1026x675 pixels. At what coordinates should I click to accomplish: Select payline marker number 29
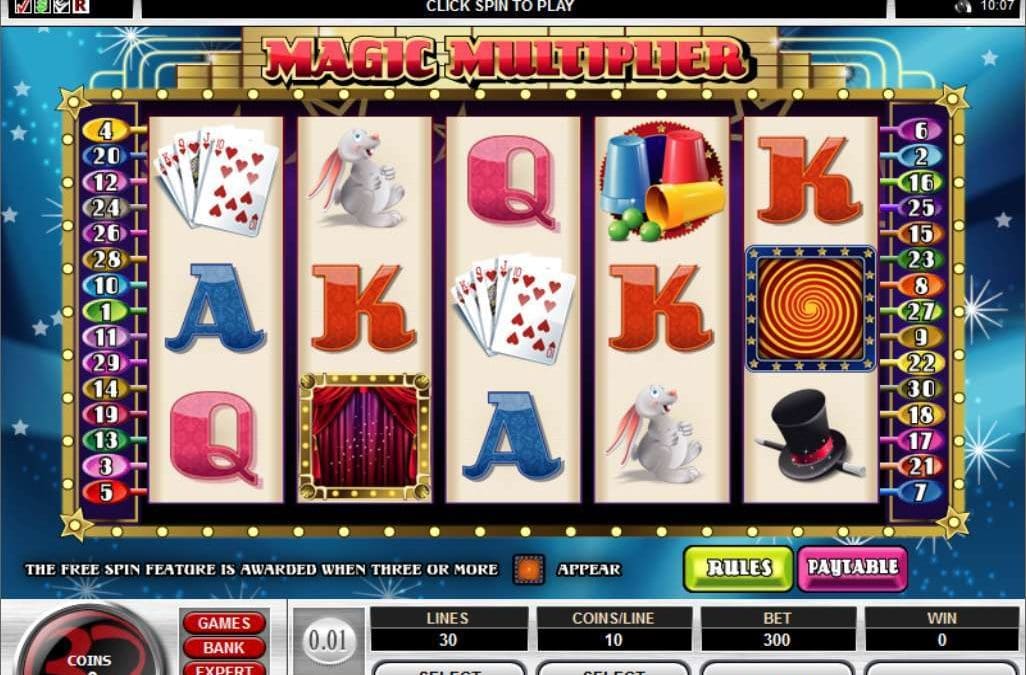pos(105,363)
